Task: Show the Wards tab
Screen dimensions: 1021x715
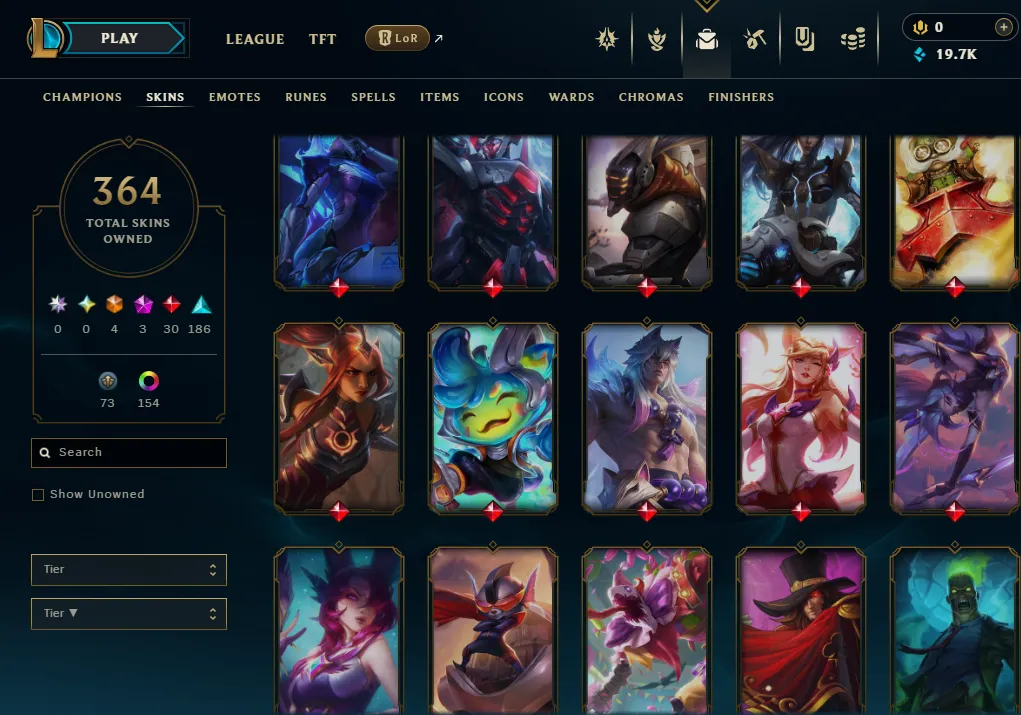Action: tap(571, 97)
